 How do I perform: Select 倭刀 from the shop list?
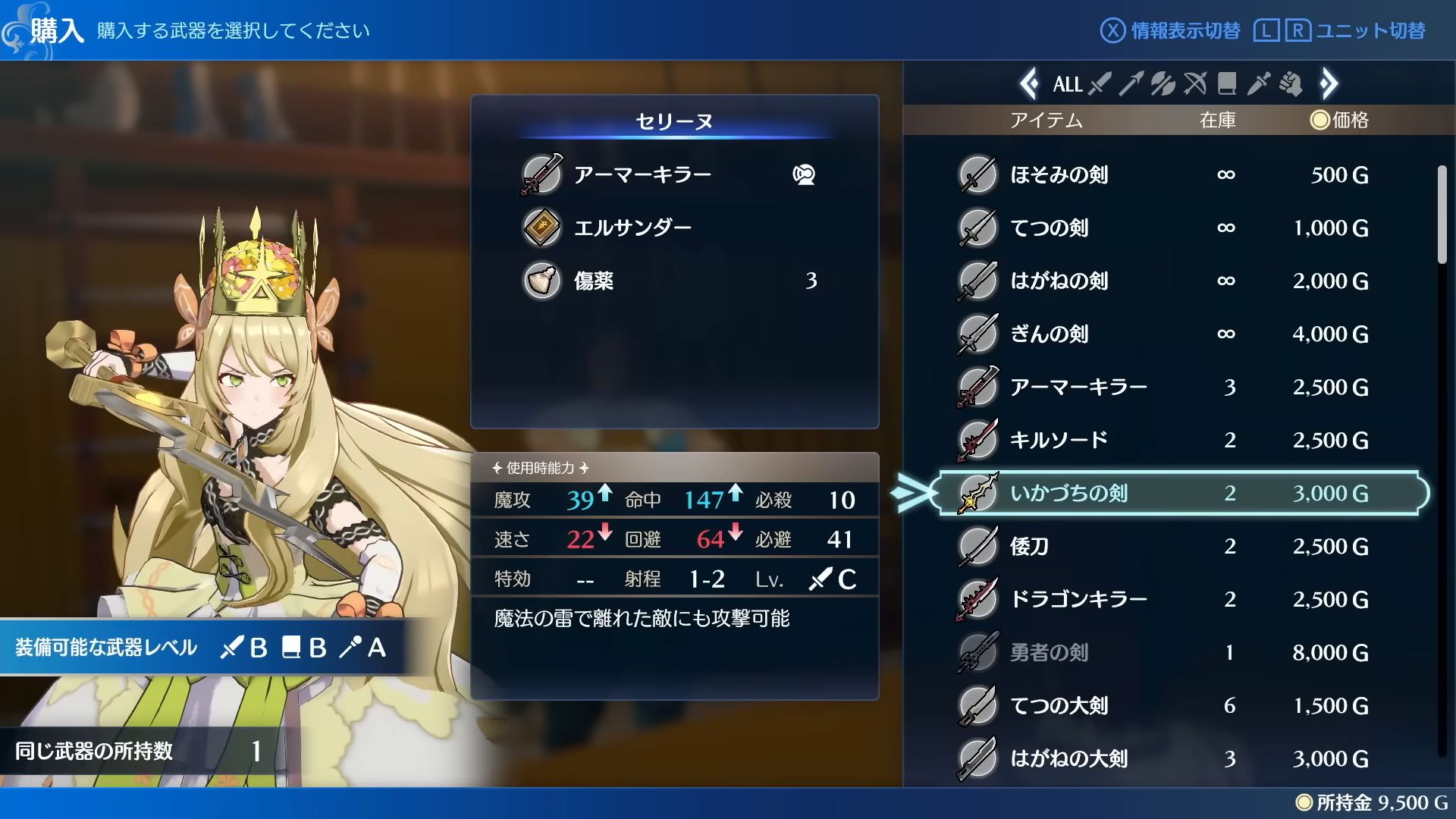click(x=1029, y=547)
